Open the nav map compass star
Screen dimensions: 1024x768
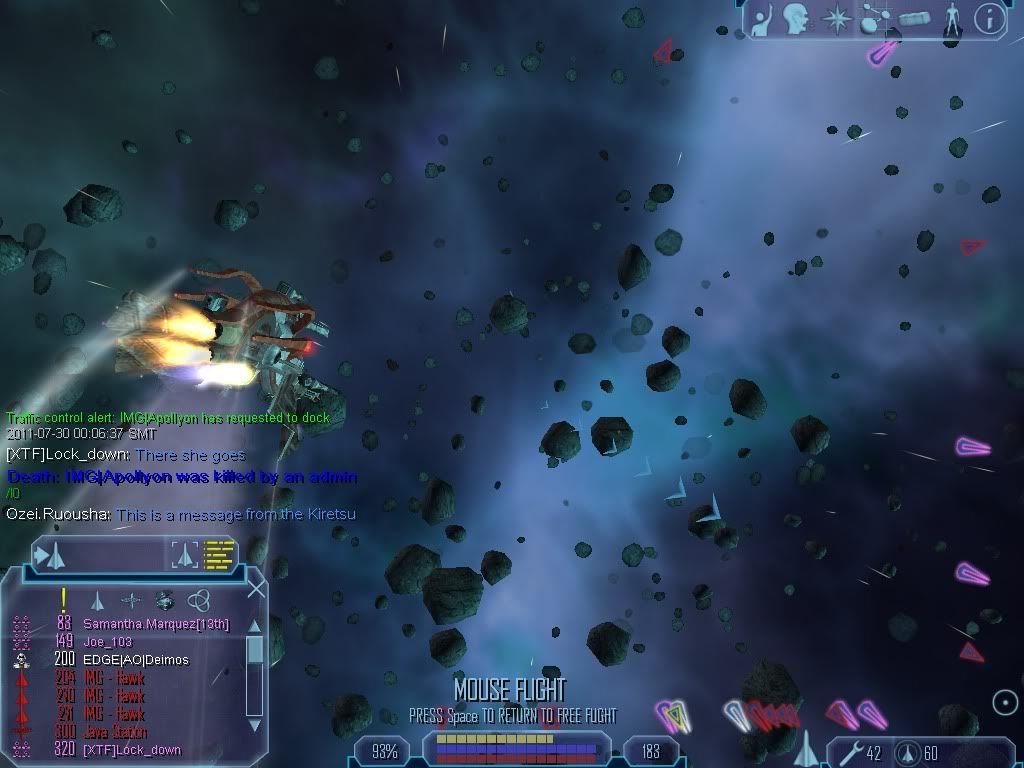836,19
